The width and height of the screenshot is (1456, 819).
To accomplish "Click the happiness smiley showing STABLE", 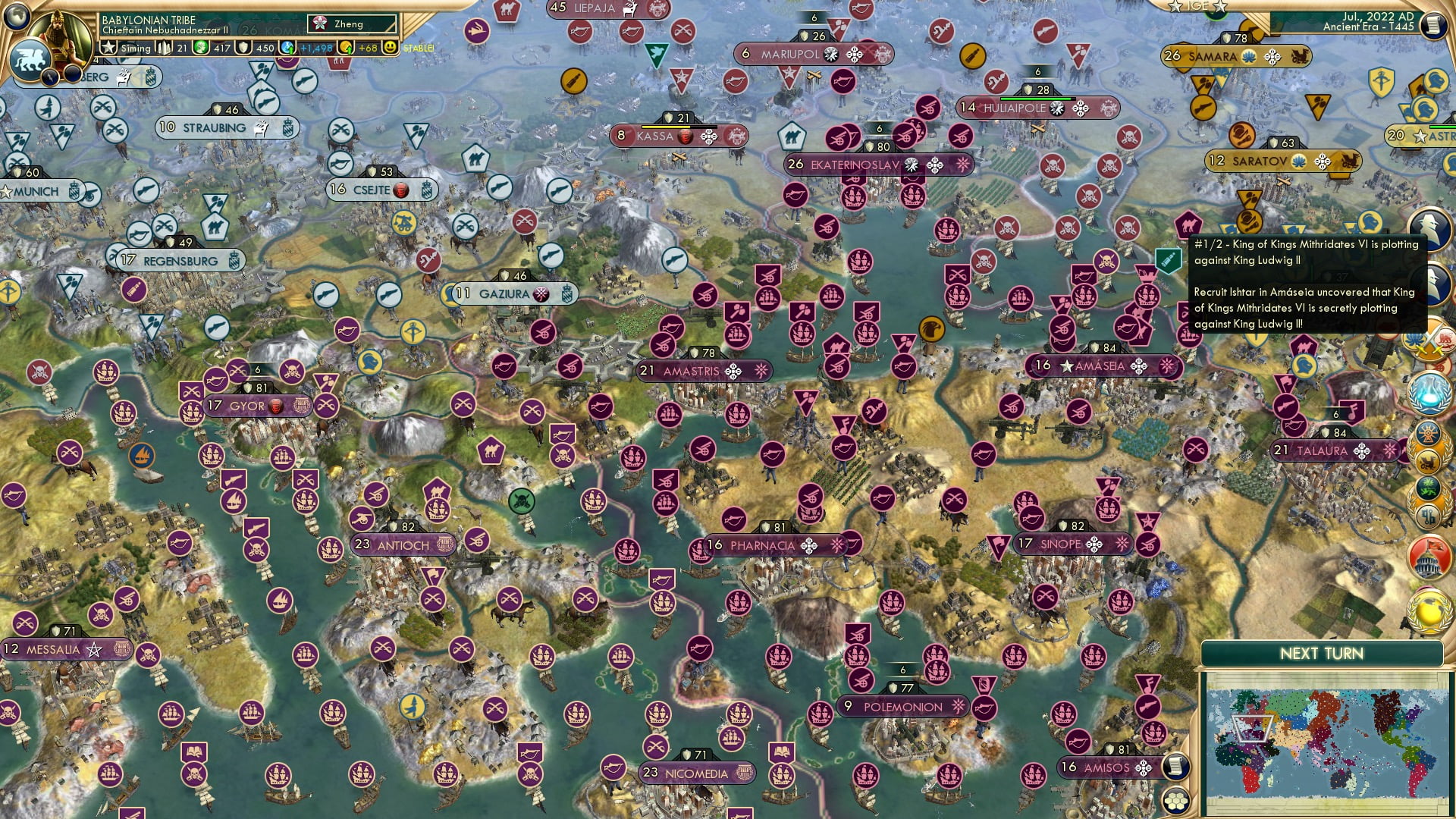I will 391,48.
